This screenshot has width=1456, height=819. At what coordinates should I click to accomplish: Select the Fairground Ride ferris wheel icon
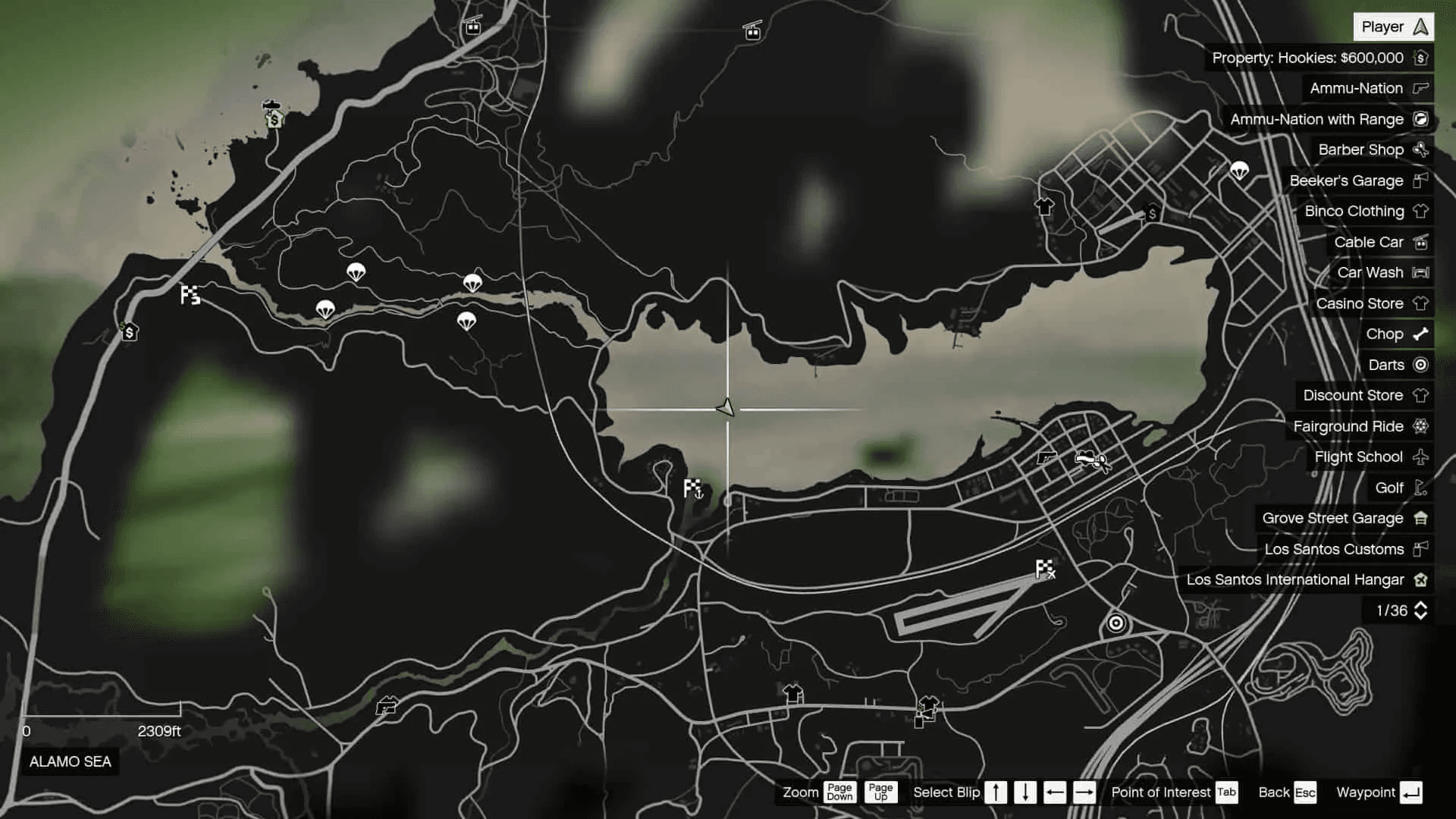point(1421,426)
